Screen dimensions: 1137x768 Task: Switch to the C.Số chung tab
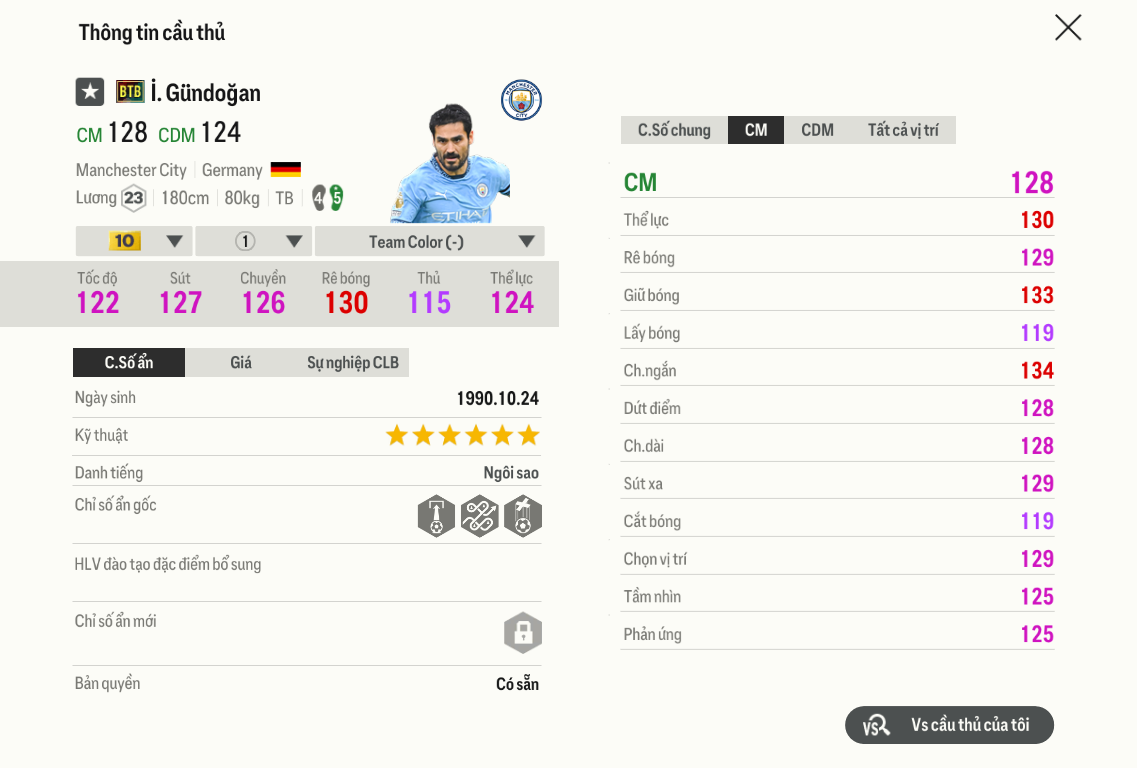(x=674, y=130)
